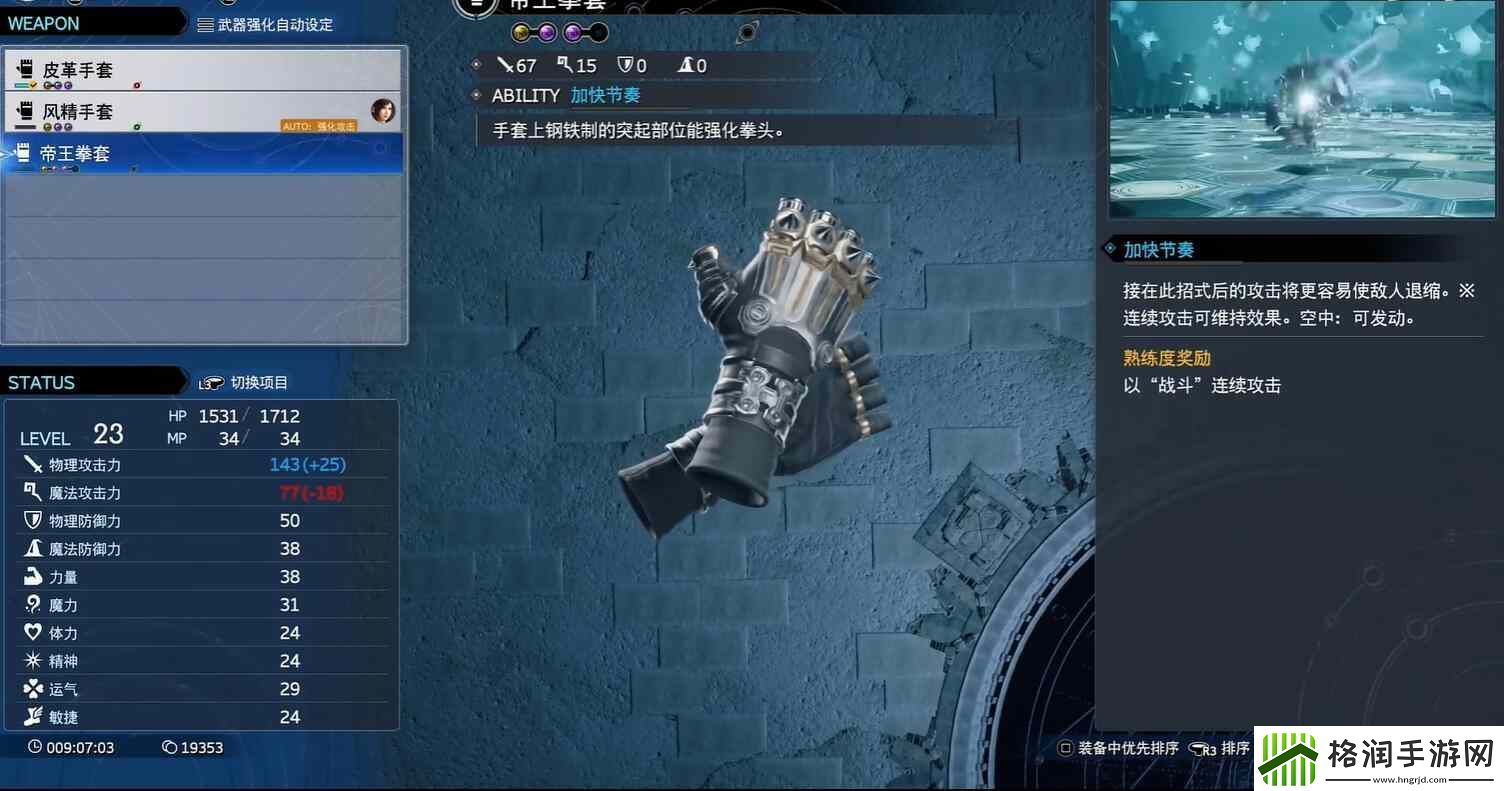The image size is (1504, 791).
Task: Click the heart icon next to 体力
Action: 30,632
